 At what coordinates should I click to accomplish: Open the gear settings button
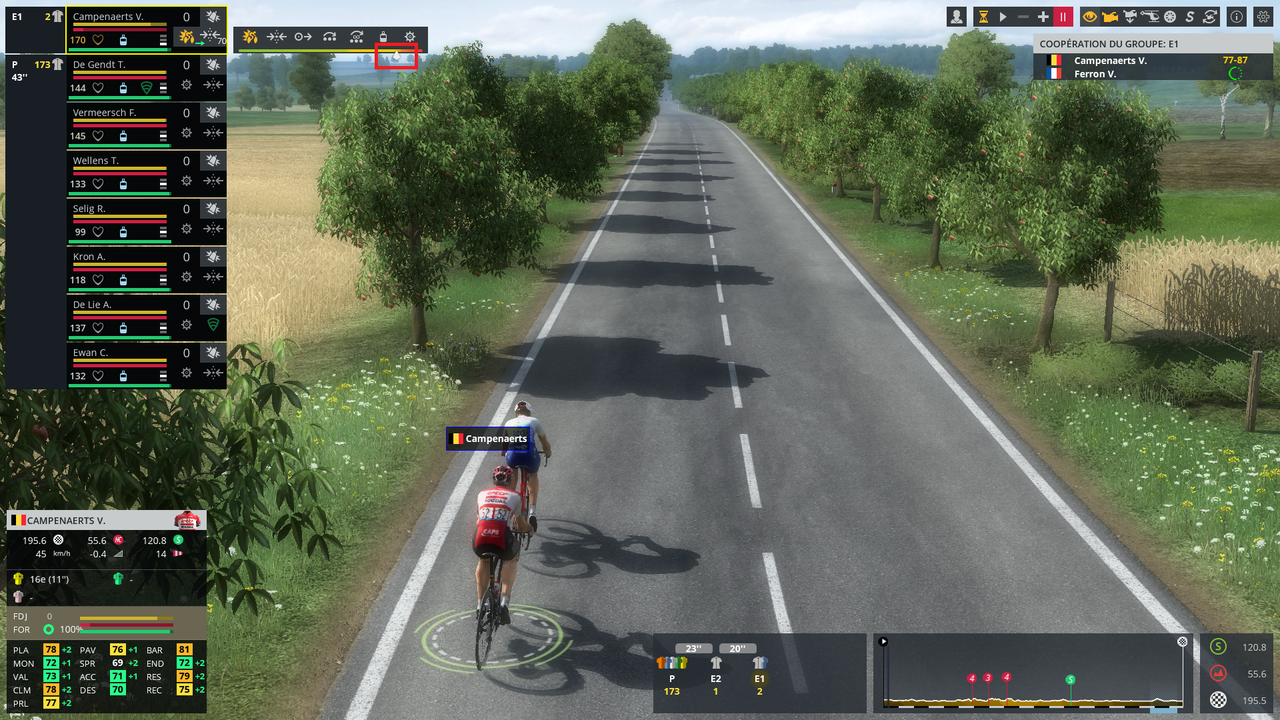(1265, 17)
